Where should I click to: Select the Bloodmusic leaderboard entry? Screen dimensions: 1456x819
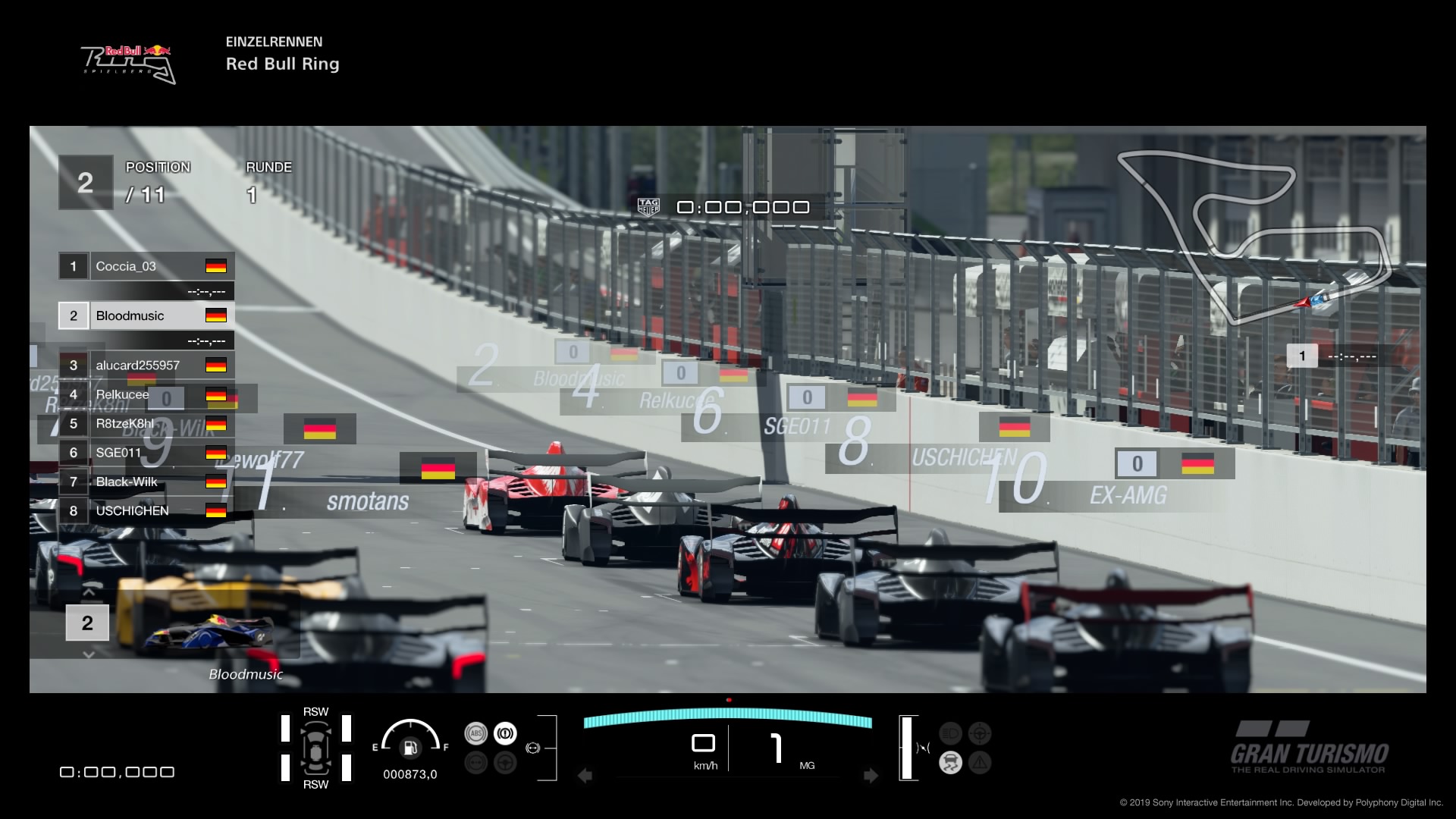click(146, 315)
